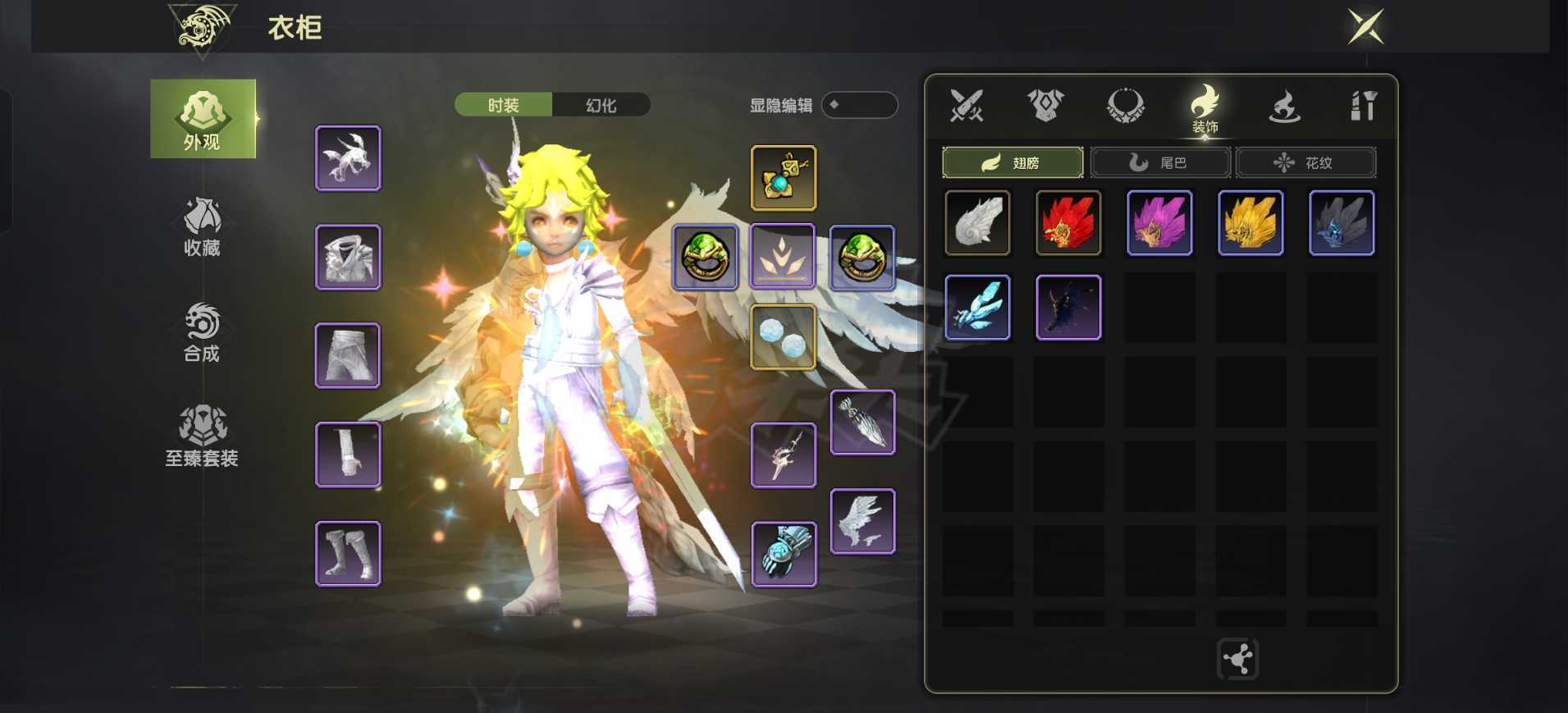The image size is (1568, 713).
Task: Switch to the 时装 tab
Action: pyautogui.click(x=503, y=105)
